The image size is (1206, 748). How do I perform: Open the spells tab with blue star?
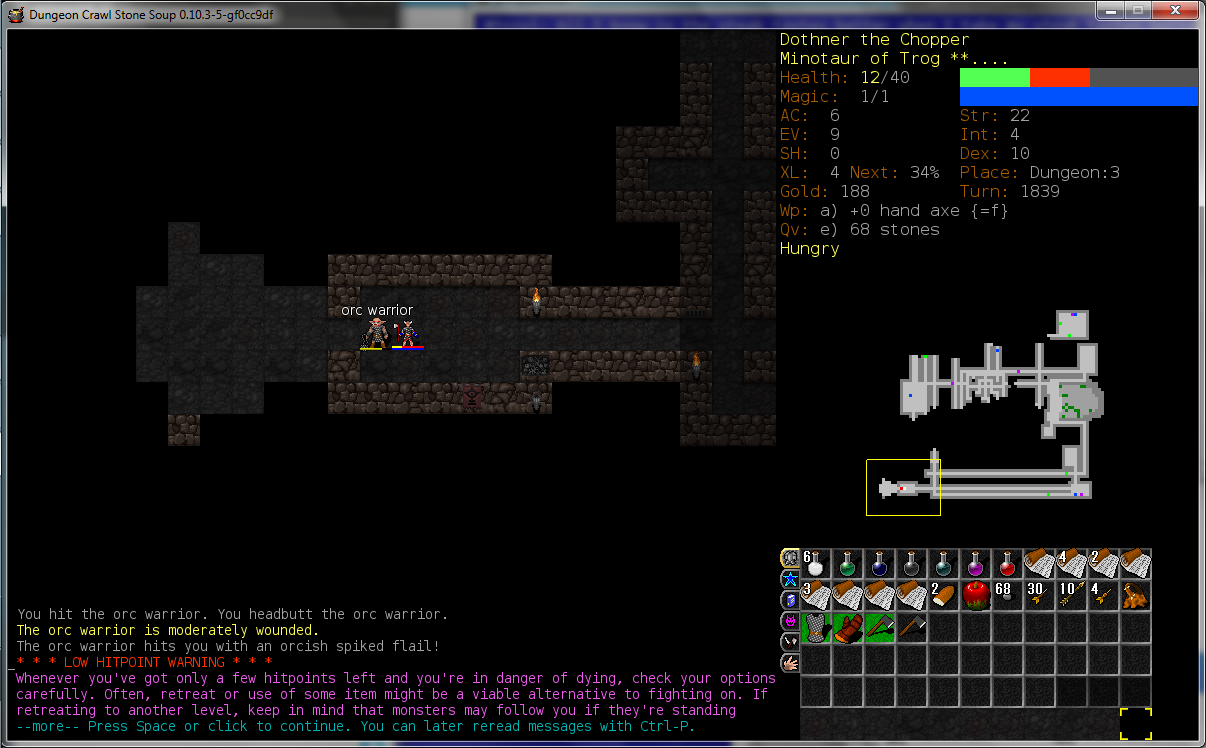coord(789,579)
